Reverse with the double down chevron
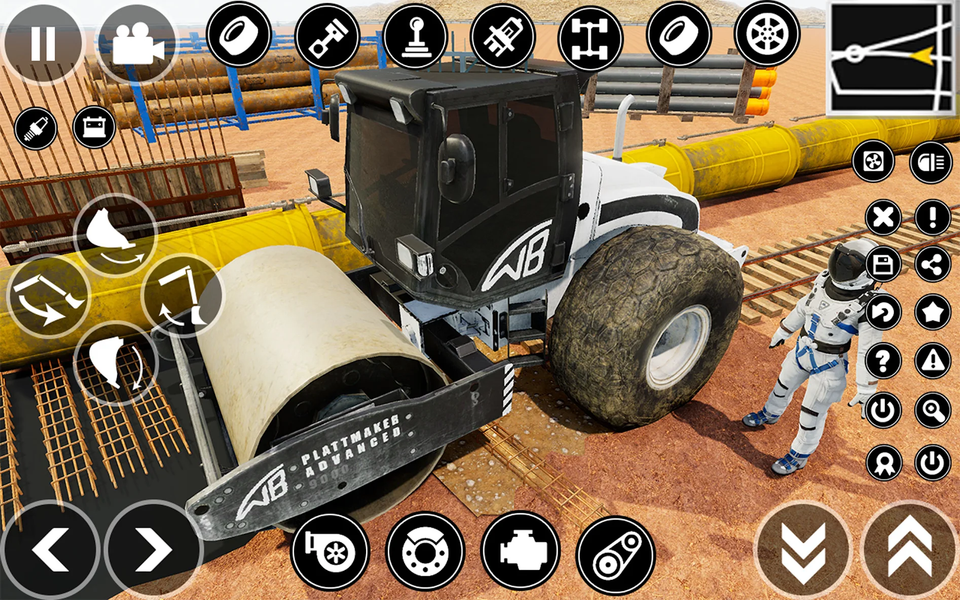 point(802,551)
